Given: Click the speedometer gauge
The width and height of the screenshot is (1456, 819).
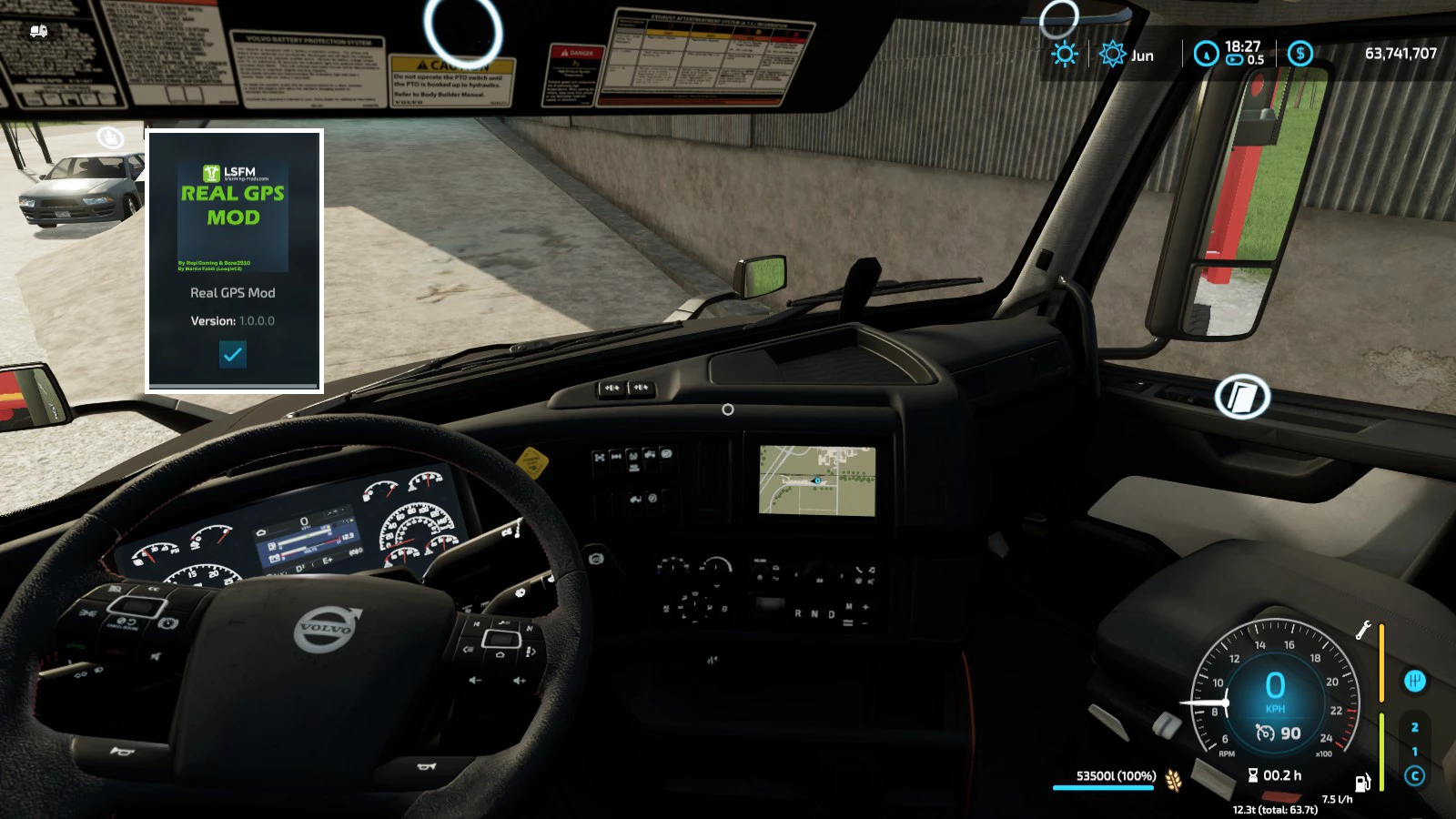Looking at the screenshot, I should [x=1275, y=693].
